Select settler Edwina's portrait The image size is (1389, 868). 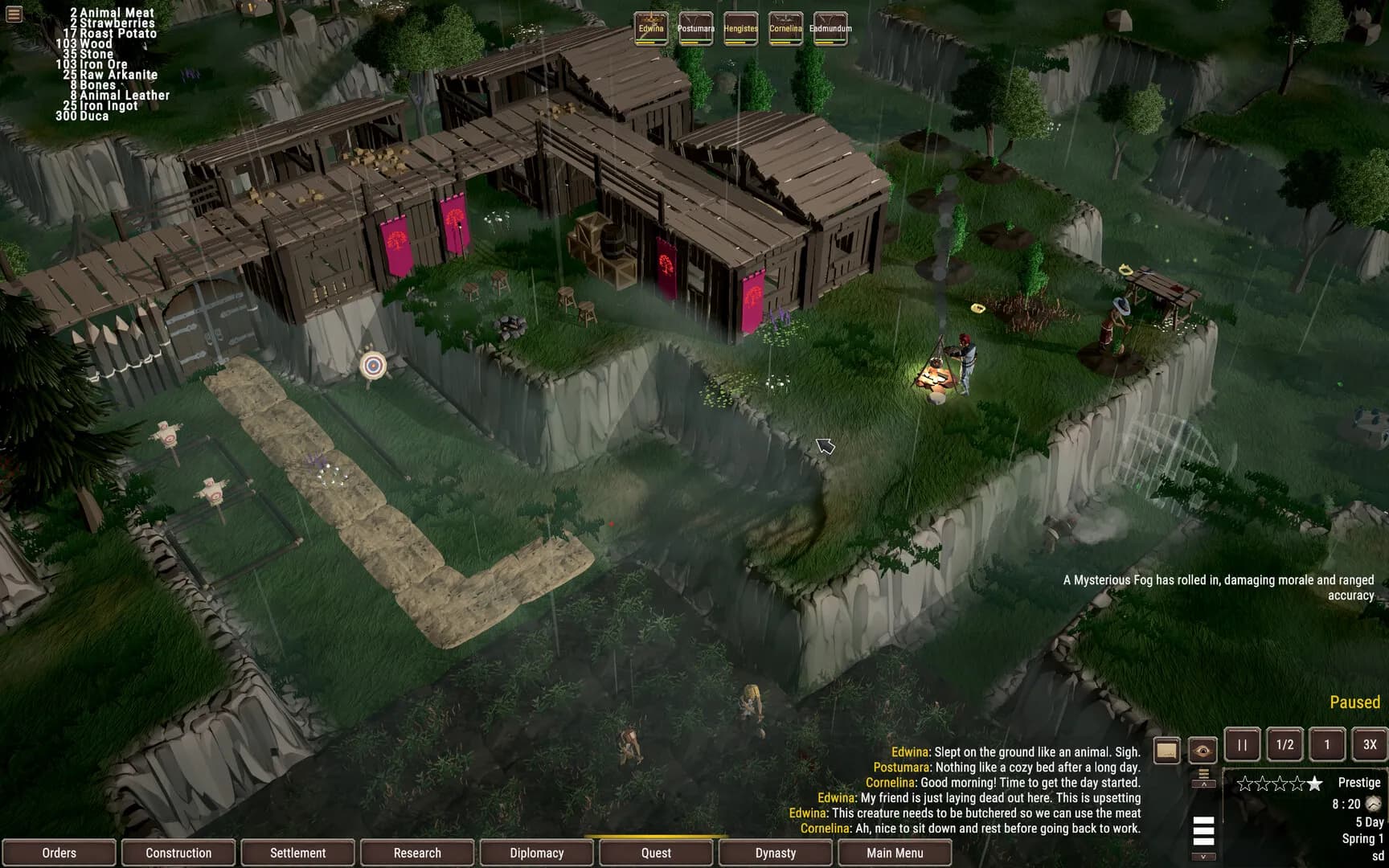(651, 28)
